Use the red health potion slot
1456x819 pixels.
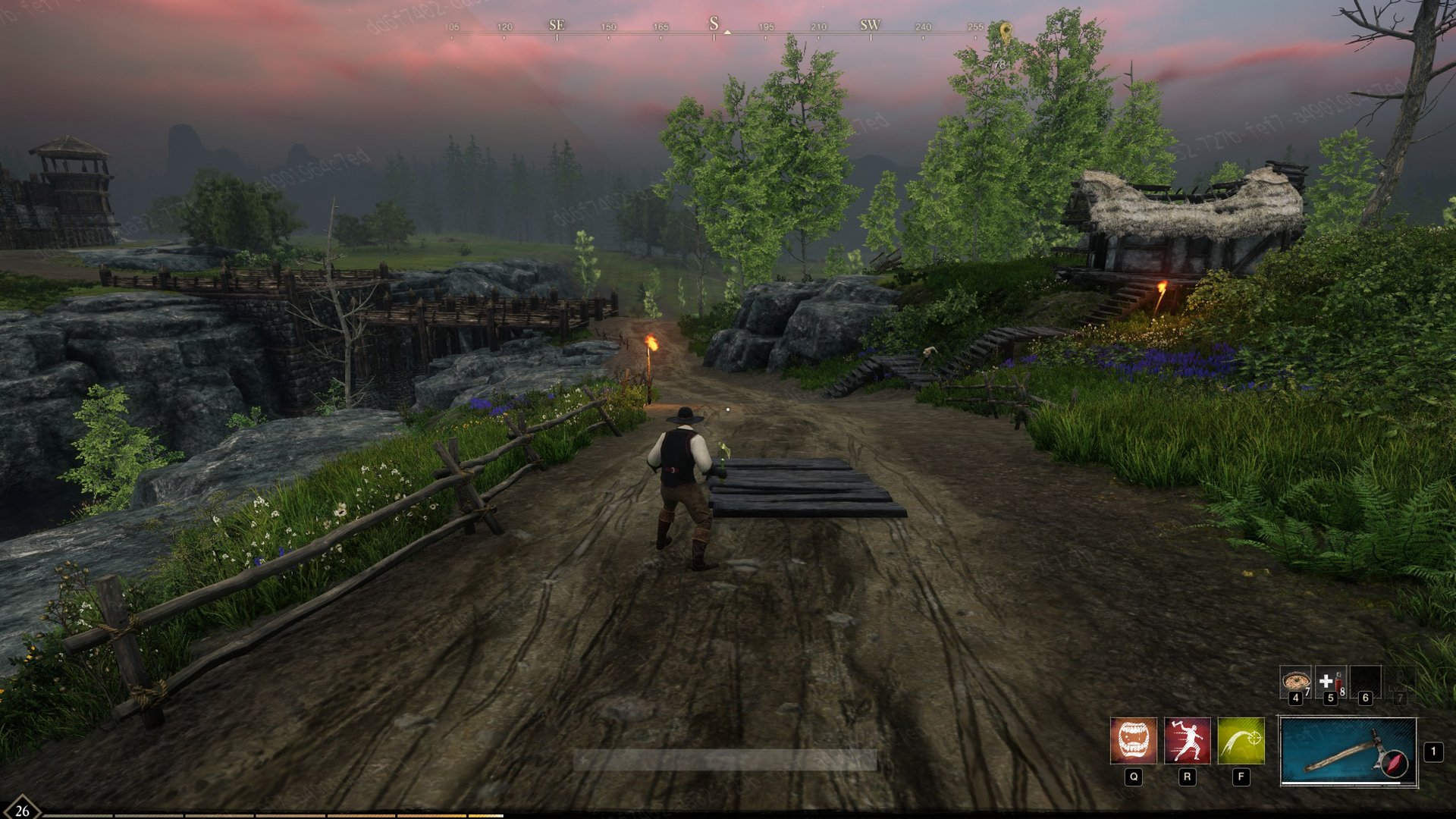(x=1330, y=682)
